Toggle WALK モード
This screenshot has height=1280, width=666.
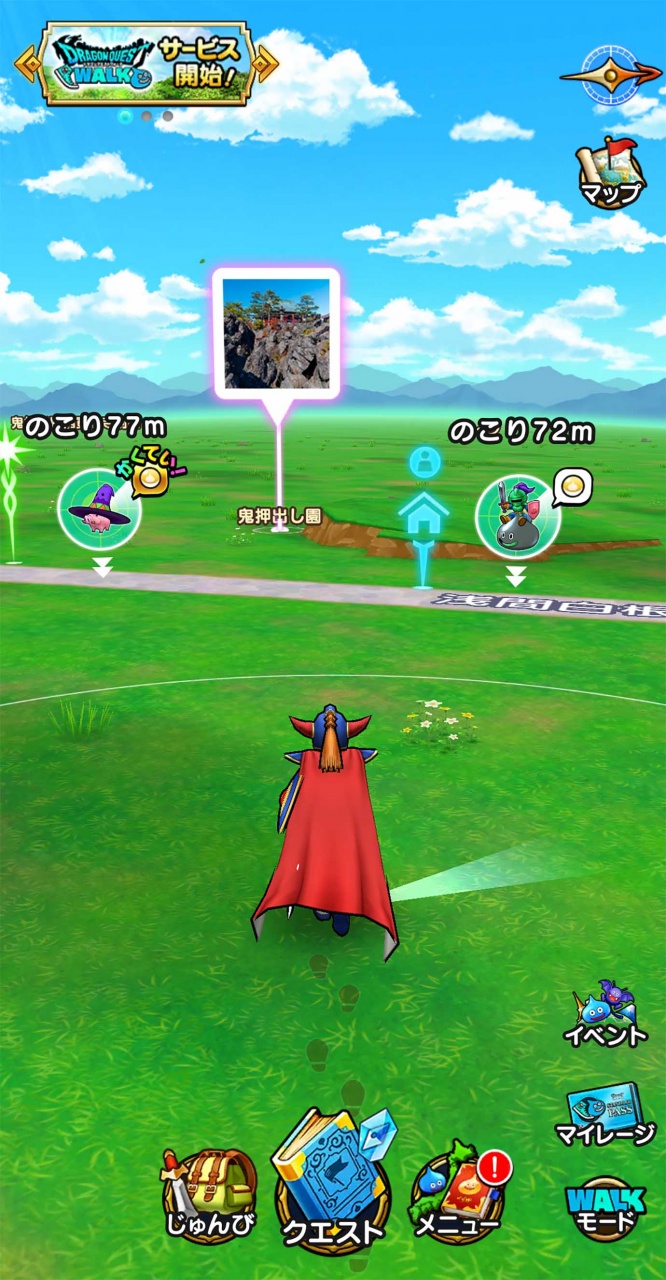604,1207
